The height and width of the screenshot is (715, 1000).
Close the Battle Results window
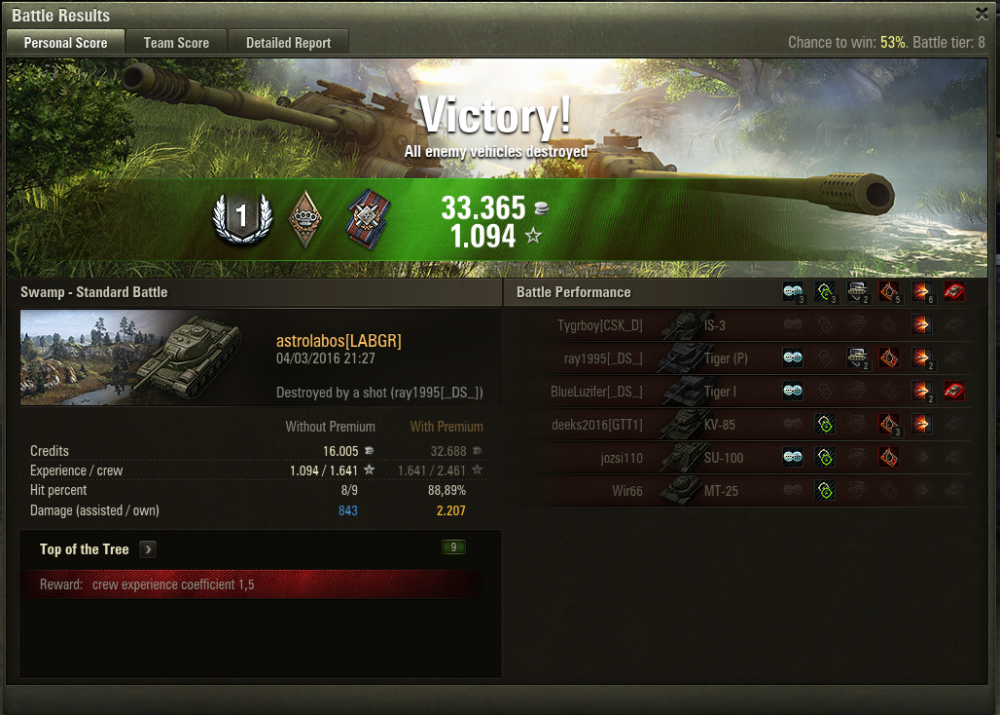tap(982, 14)
